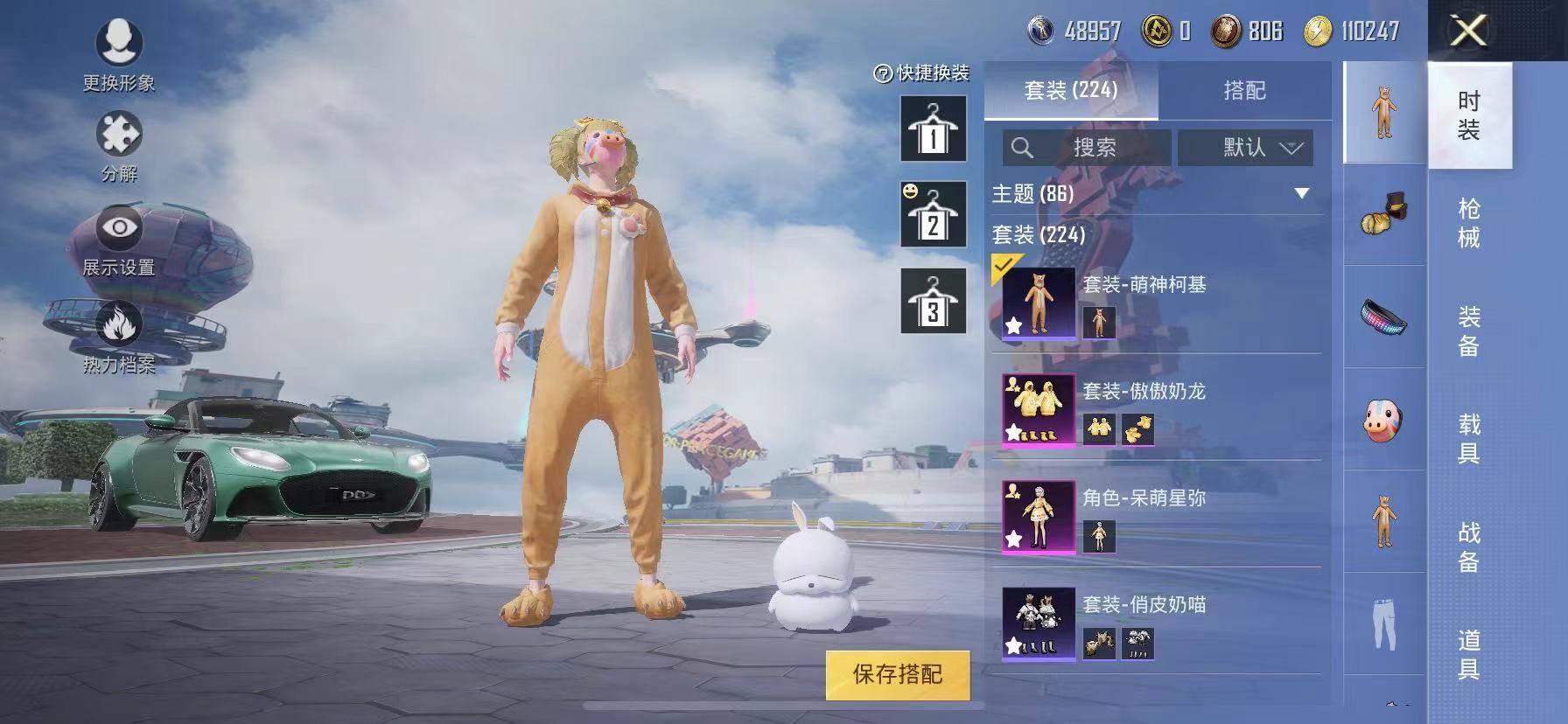Image resolution: width=1568 pixels, height=724 pixels.
Task: Select the pig-face headwear category icon
Action: [1384, 417]
